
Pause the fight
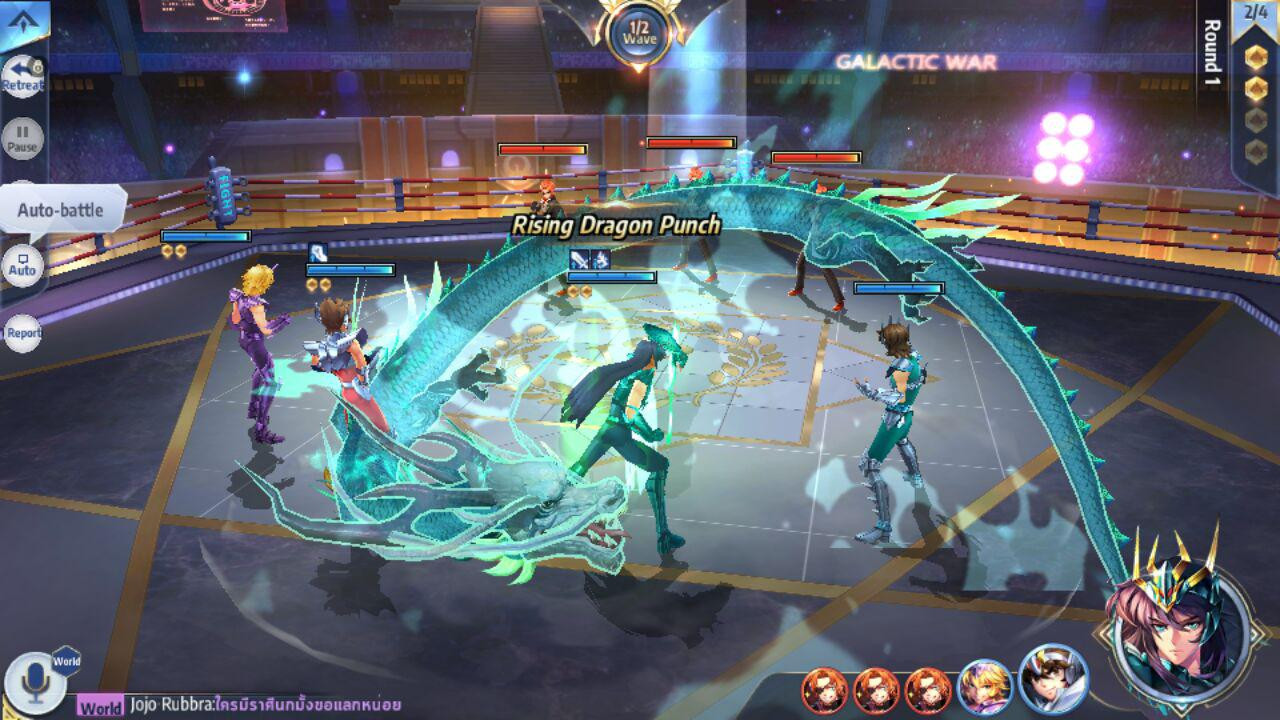(x=22, y=138)
